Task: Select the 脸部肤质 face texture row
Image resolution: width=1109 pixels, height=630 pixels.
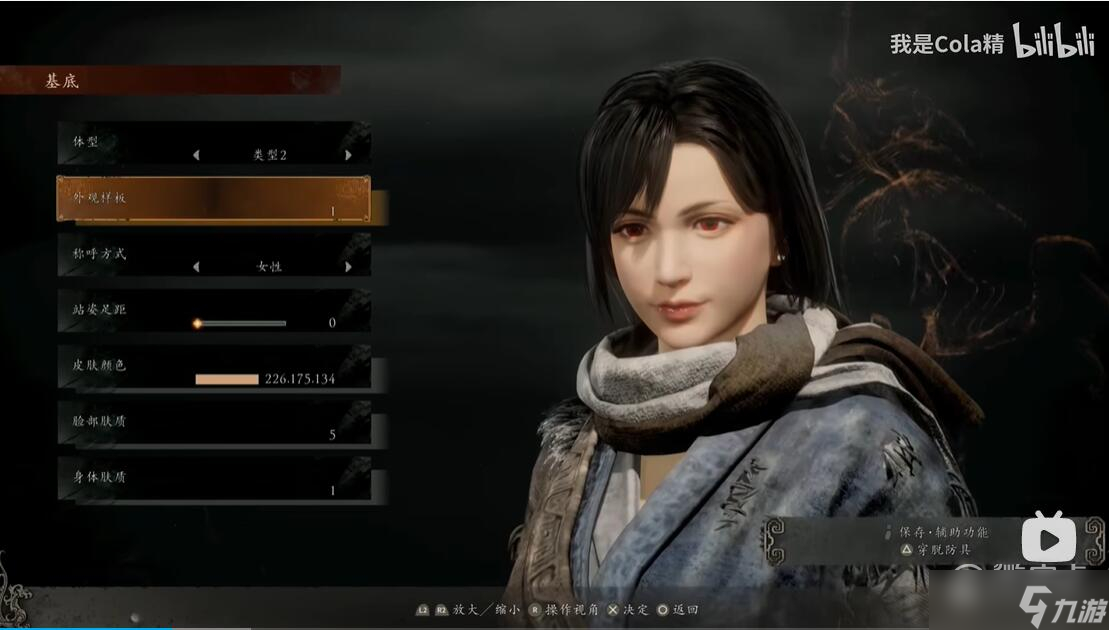Action: tap(213, 423)
